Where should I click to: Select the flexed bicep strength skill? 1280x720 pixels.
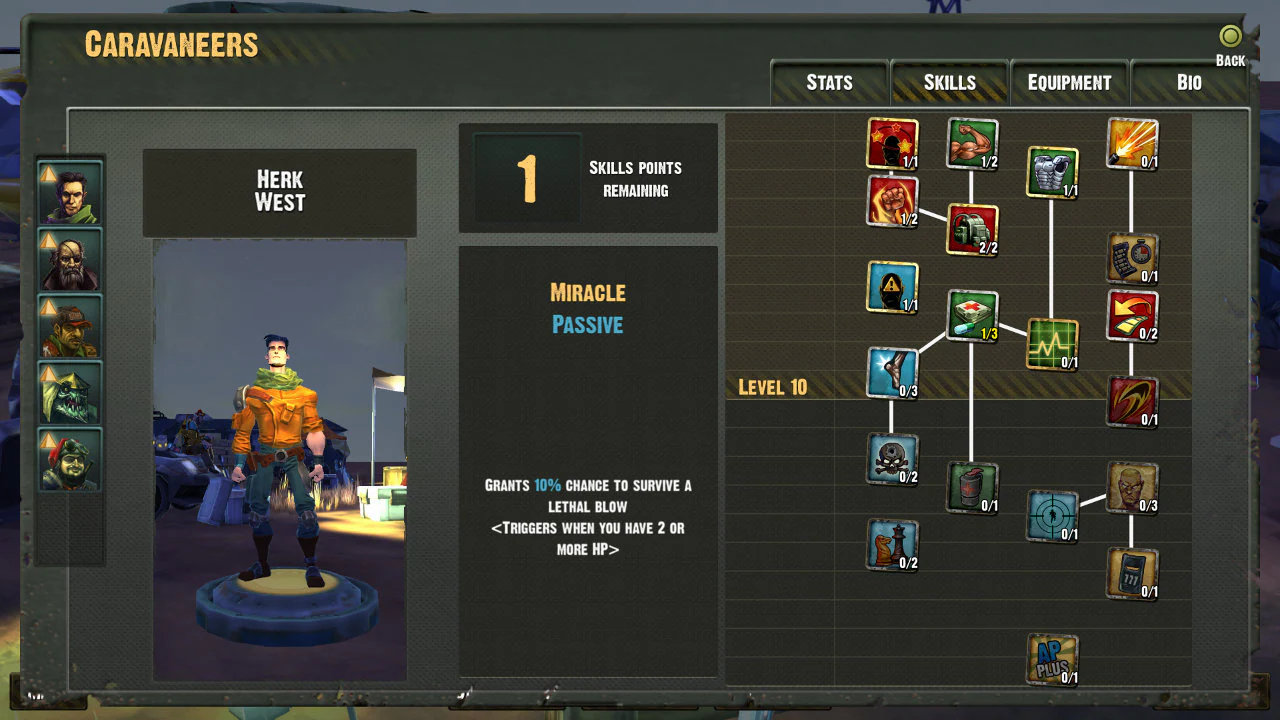pos(972,140)
